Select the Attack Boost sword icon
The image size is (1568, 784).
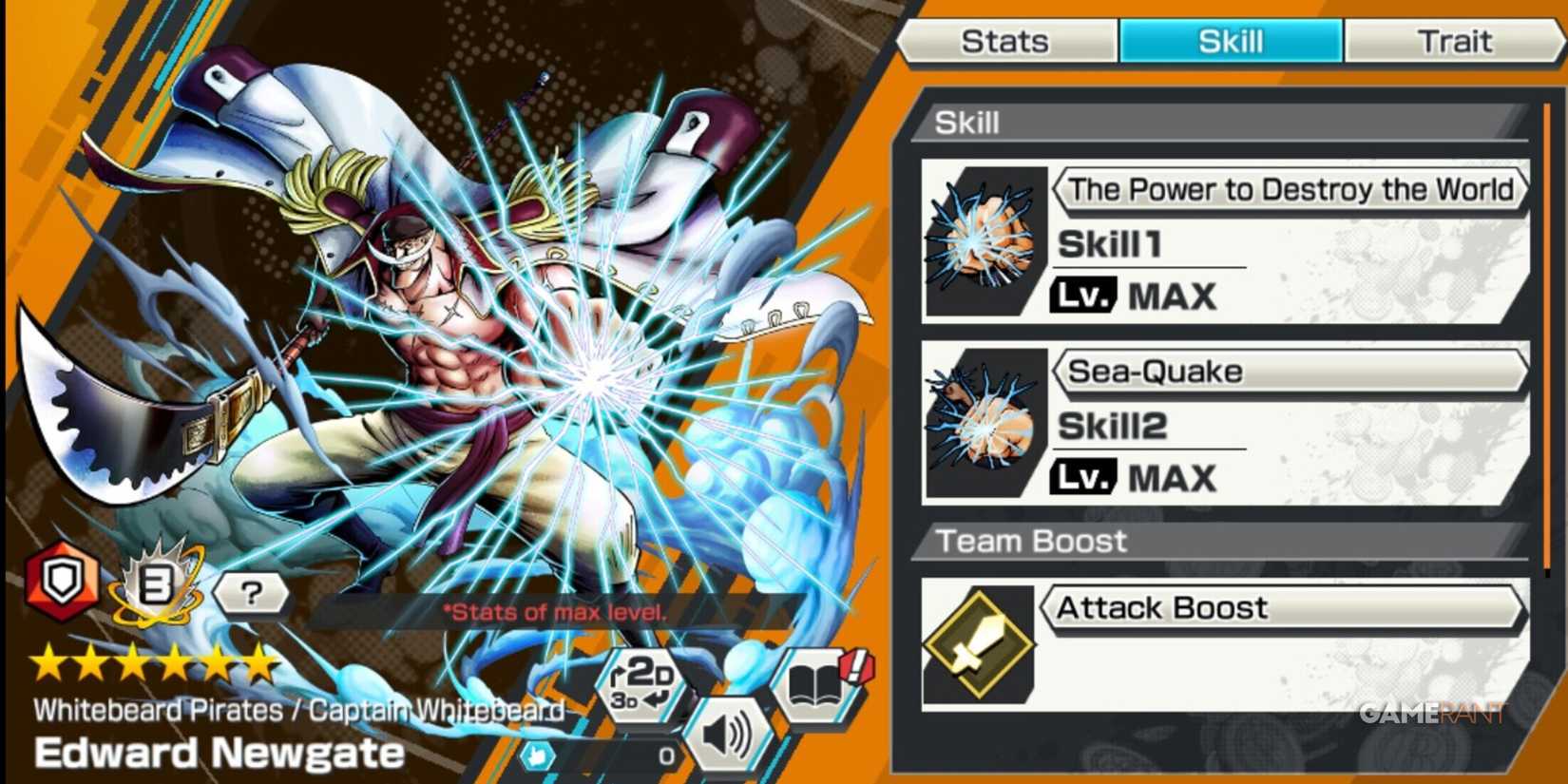coord(981,647)
